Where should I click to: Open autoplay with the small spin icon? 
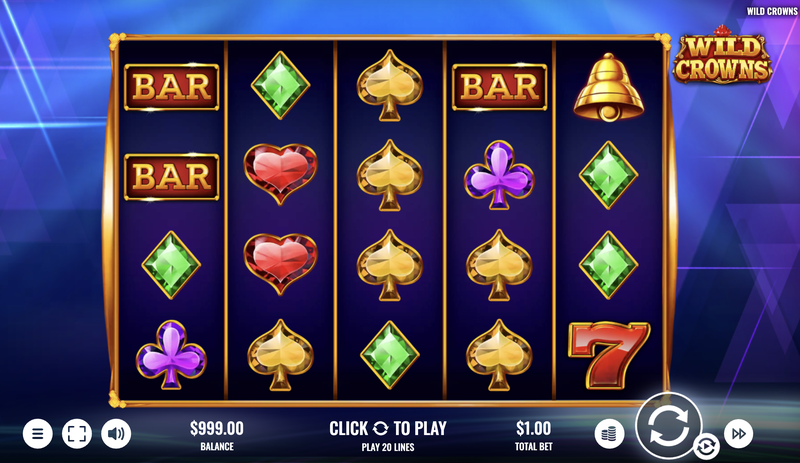point(706,446)
